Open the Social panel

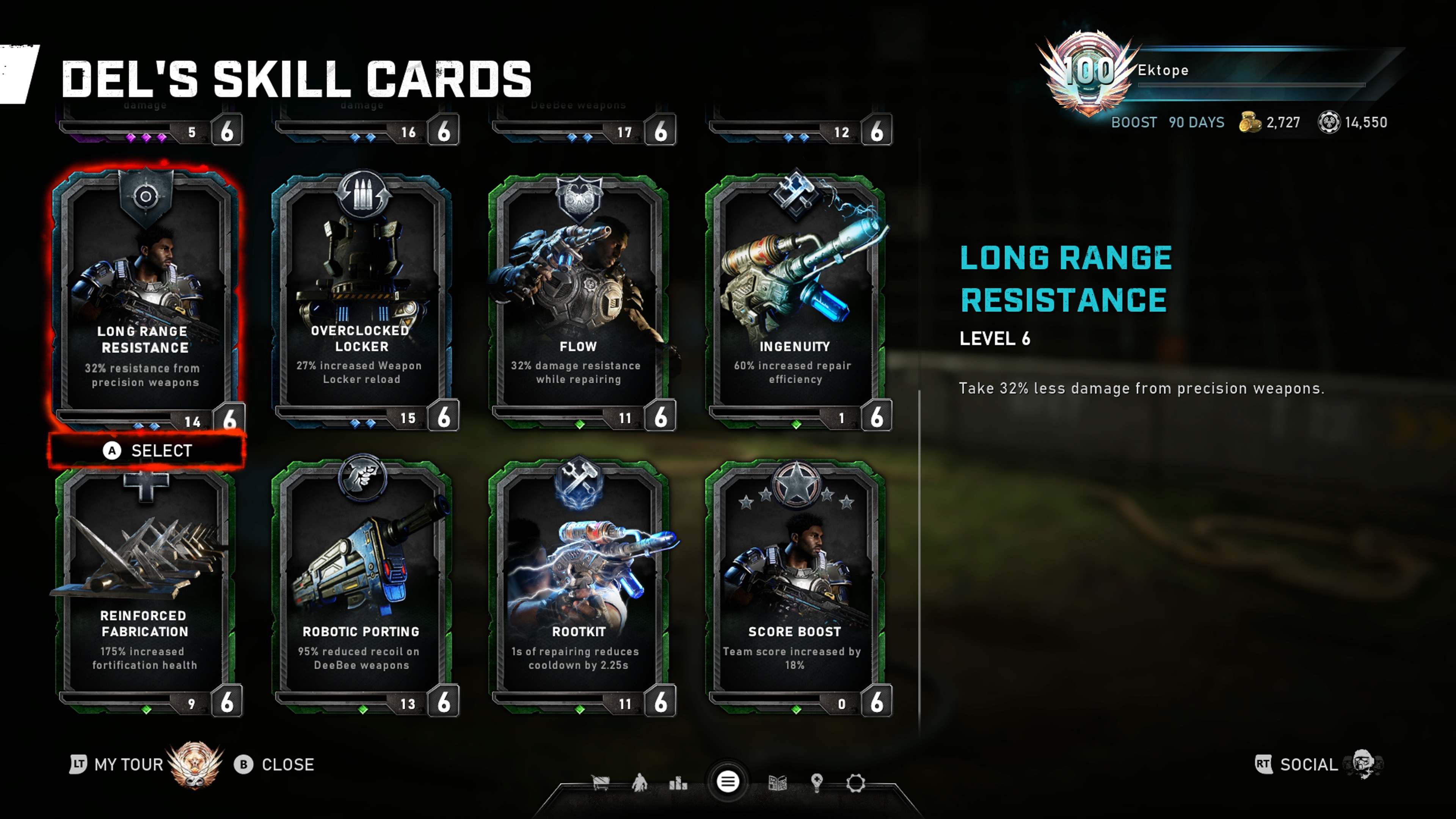[1309, 765]
